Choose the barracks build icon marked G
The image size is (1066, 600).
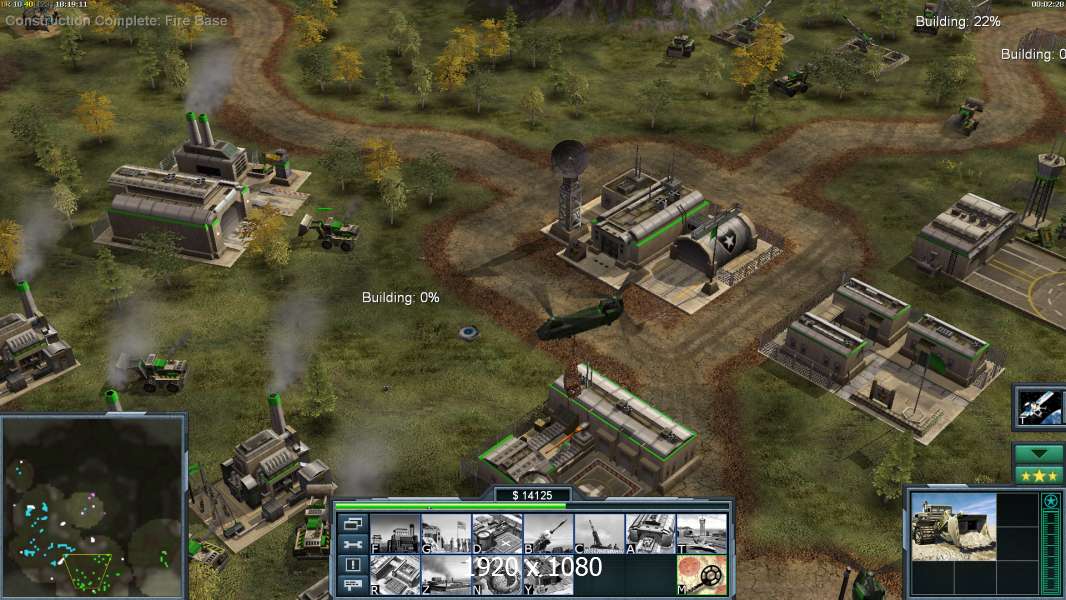click(x=445, y=533)
